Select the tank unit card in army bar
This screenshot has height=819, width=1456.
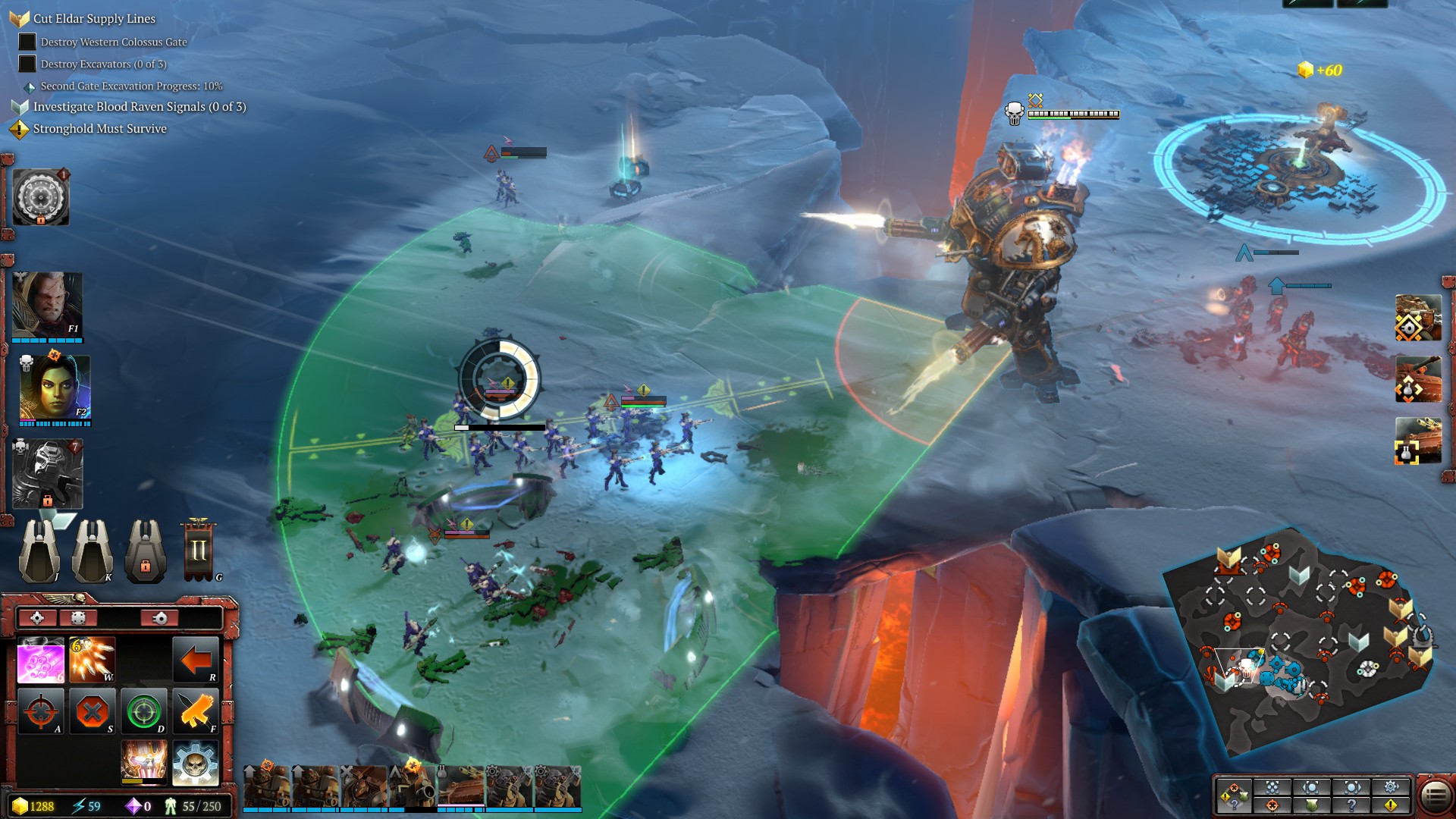point(460,786)
